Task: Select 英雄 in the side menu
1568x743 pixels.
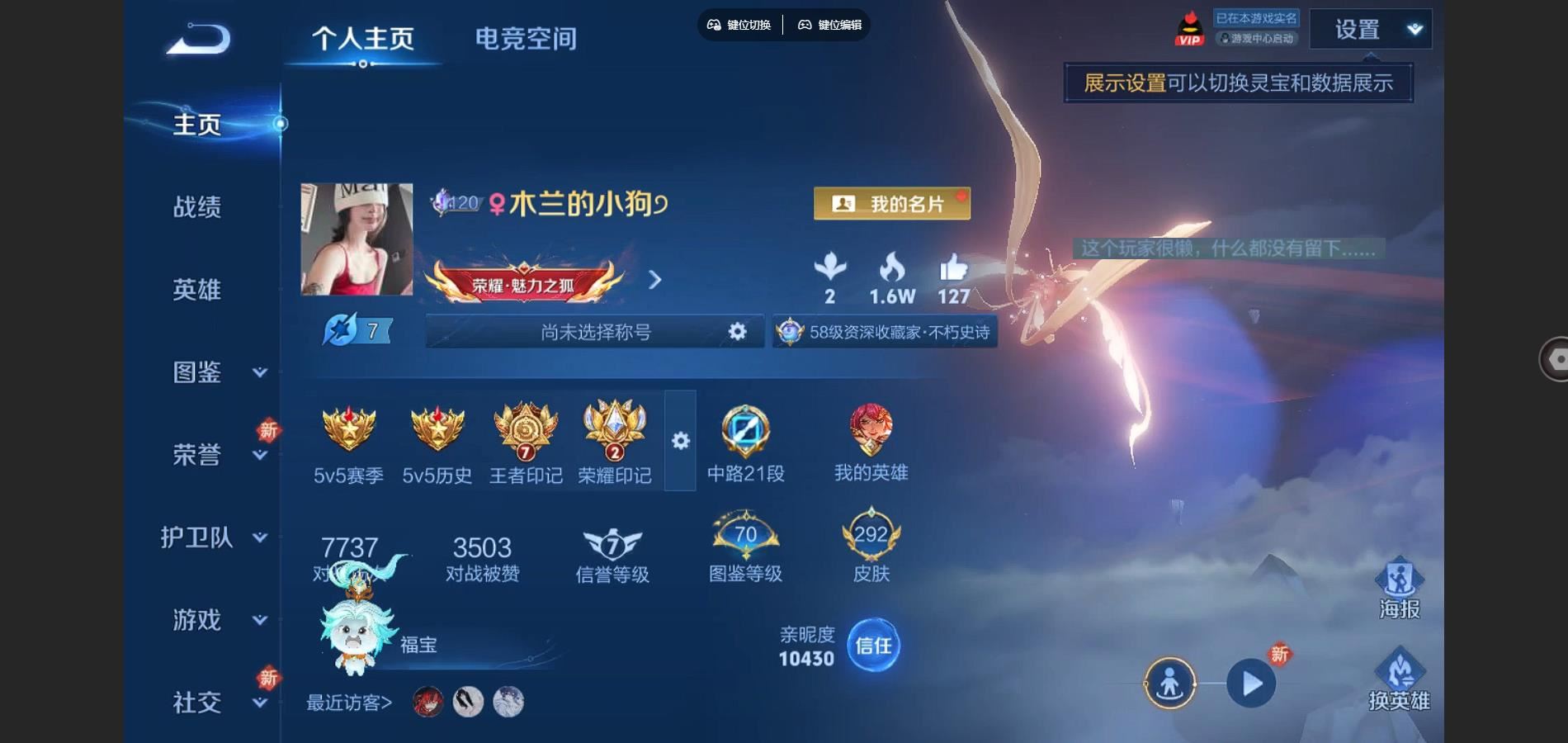Action: (x=197, y=290)
